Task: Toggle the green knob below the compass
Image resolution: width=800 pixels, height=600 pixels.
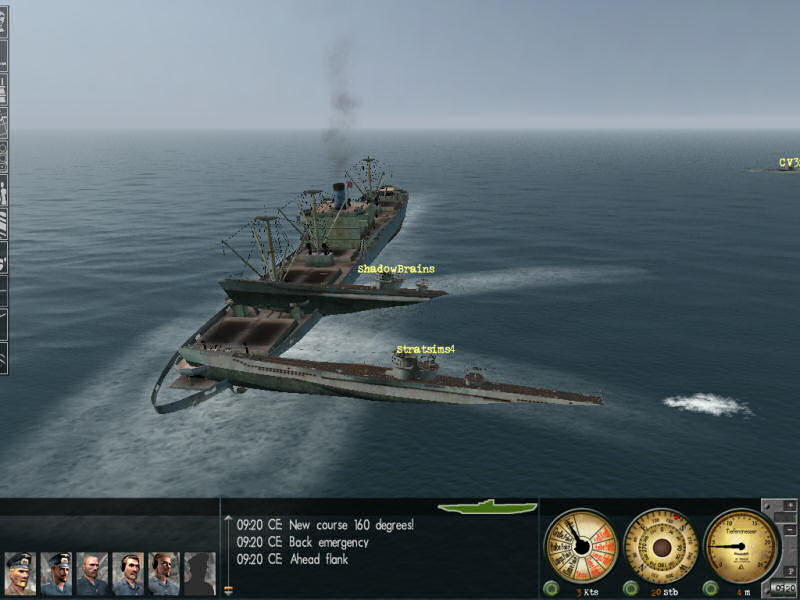Action: (631, 587)
